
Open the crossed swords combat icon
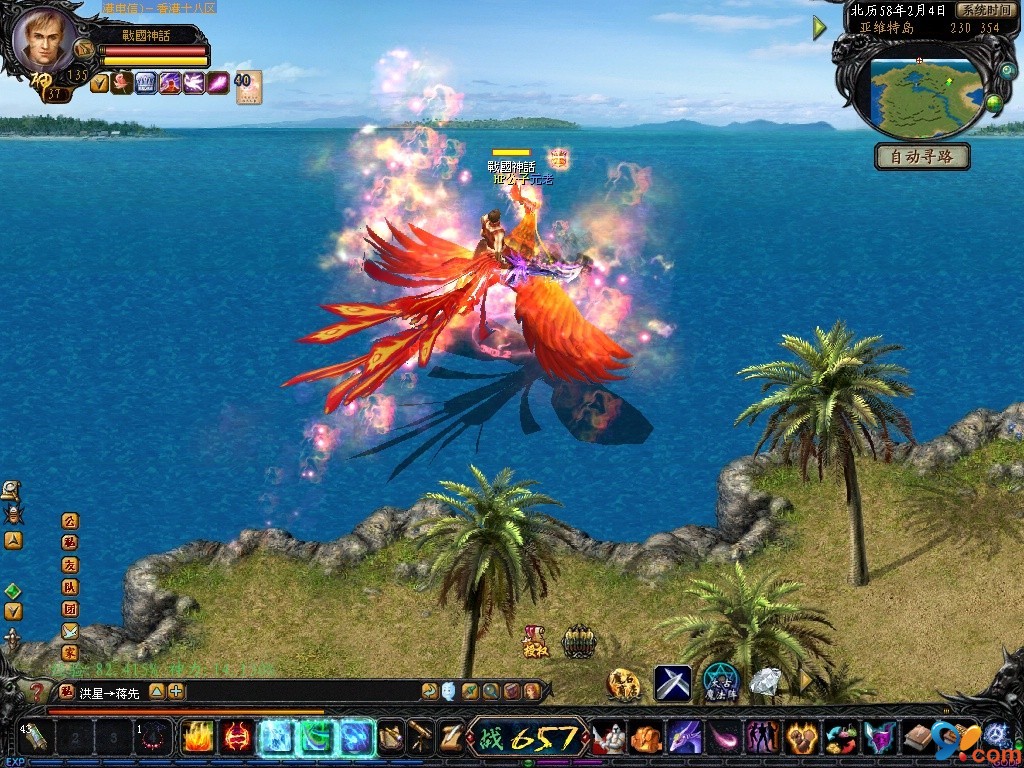point(673,683)
